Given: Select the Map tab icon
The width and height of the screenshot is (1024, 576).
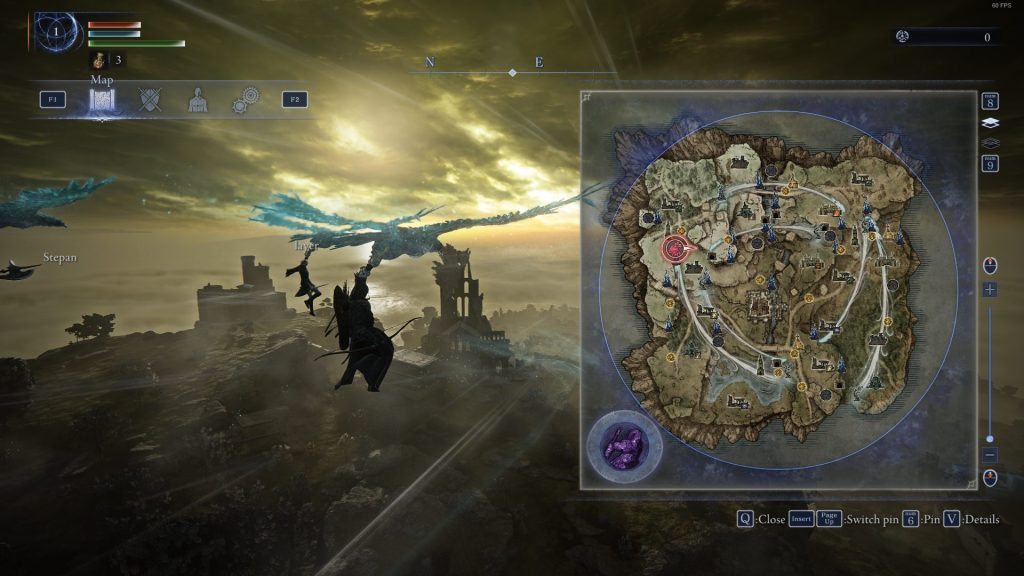Looking at the screenshot, I should point(104,100).
